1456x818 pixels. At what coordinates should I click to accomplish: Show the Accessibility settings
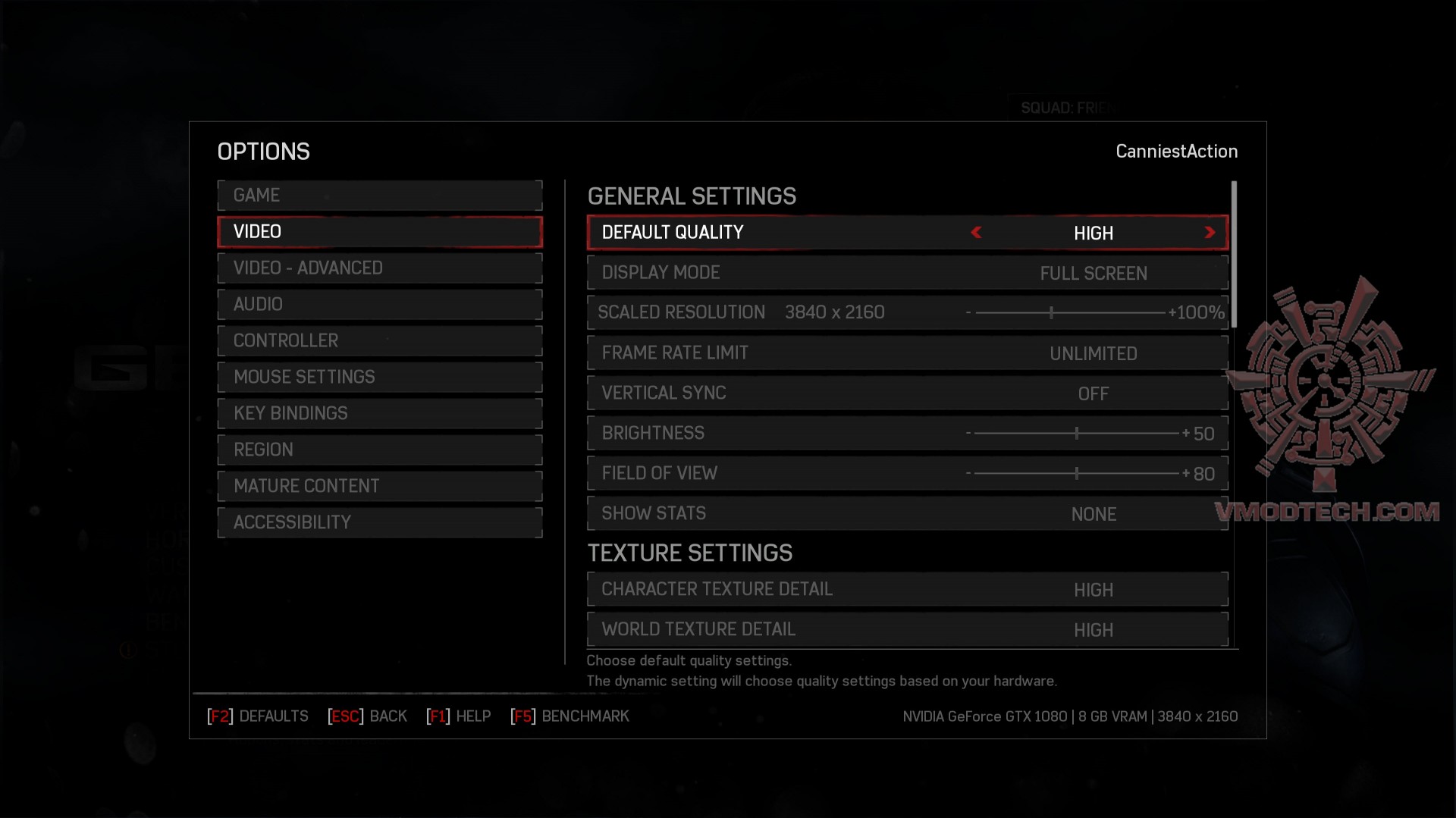379,523
